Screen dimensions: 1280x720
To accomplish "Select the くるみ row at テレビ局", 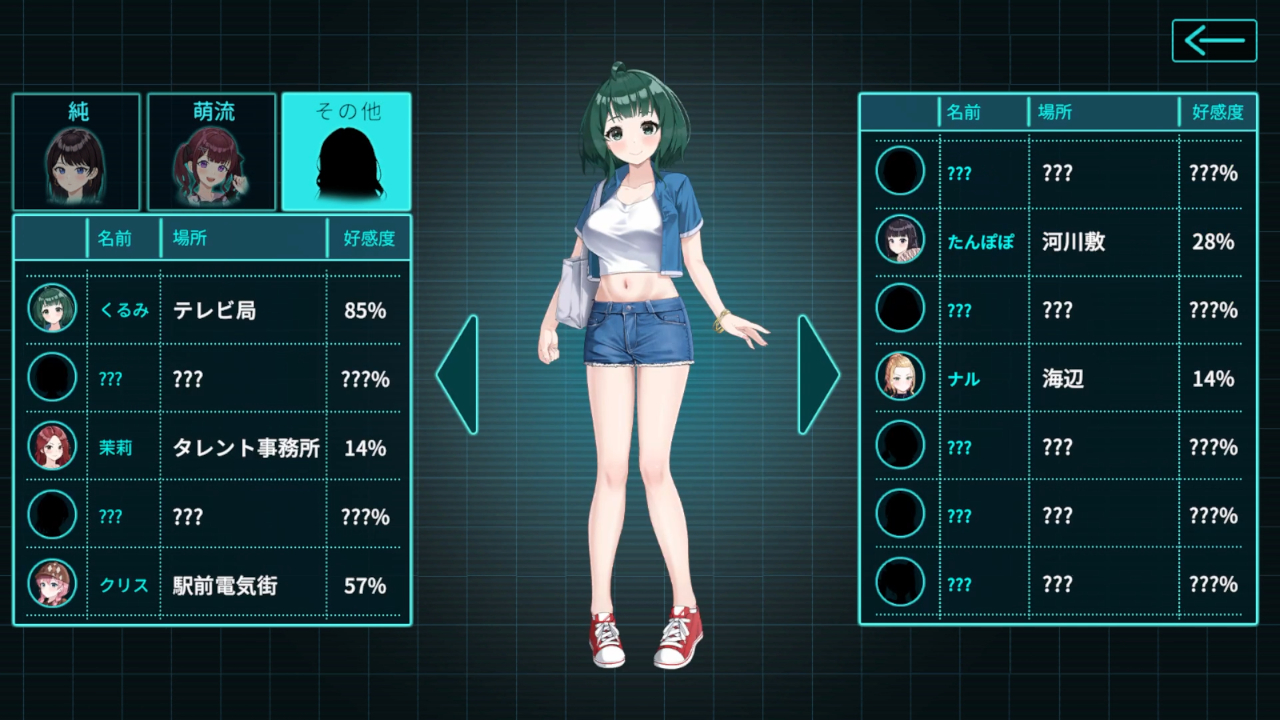I will (214, 310).
